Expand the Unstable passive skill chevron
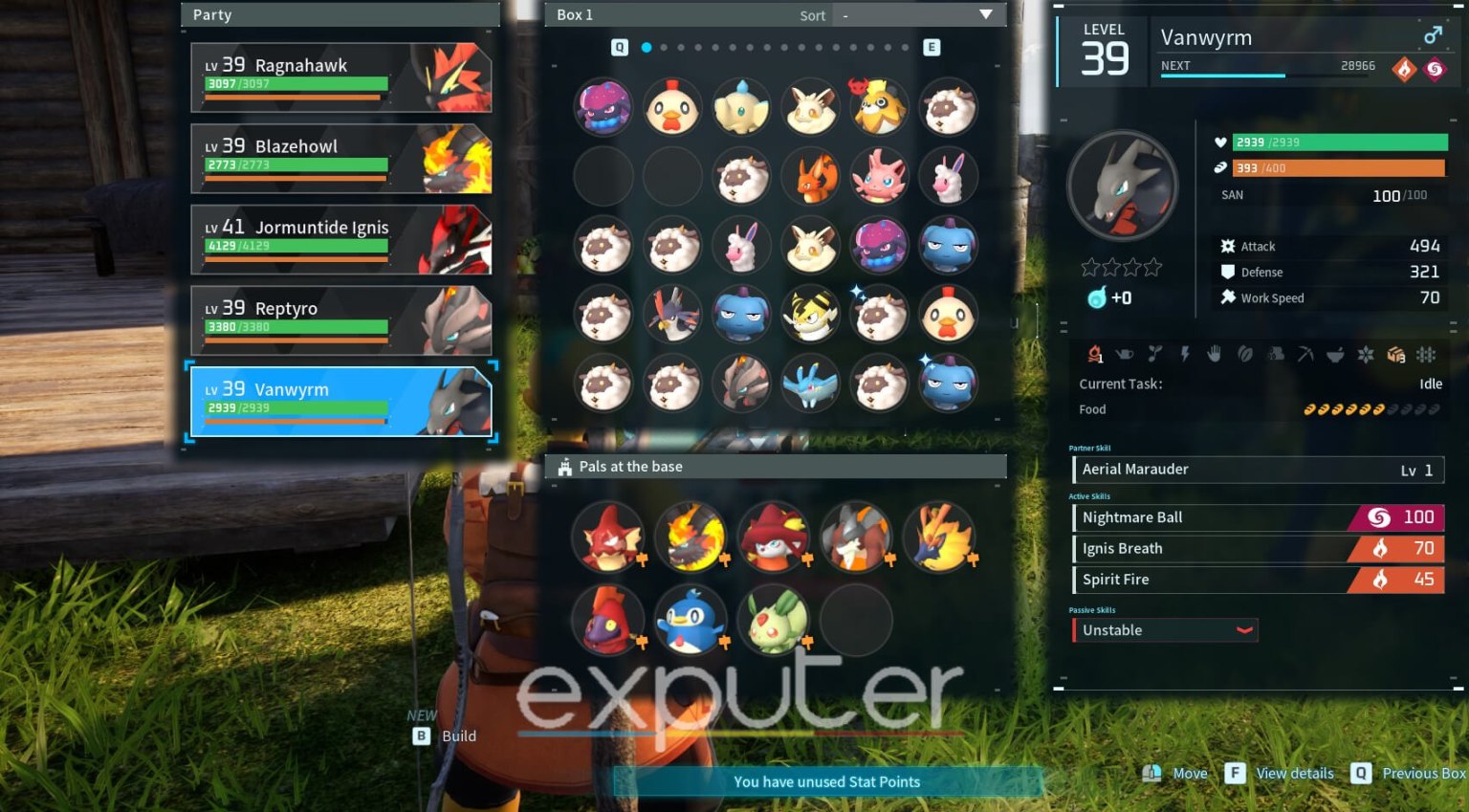Image resolution: width=1469 pixels, height=812 pixels. click(x=1244, y=630)
